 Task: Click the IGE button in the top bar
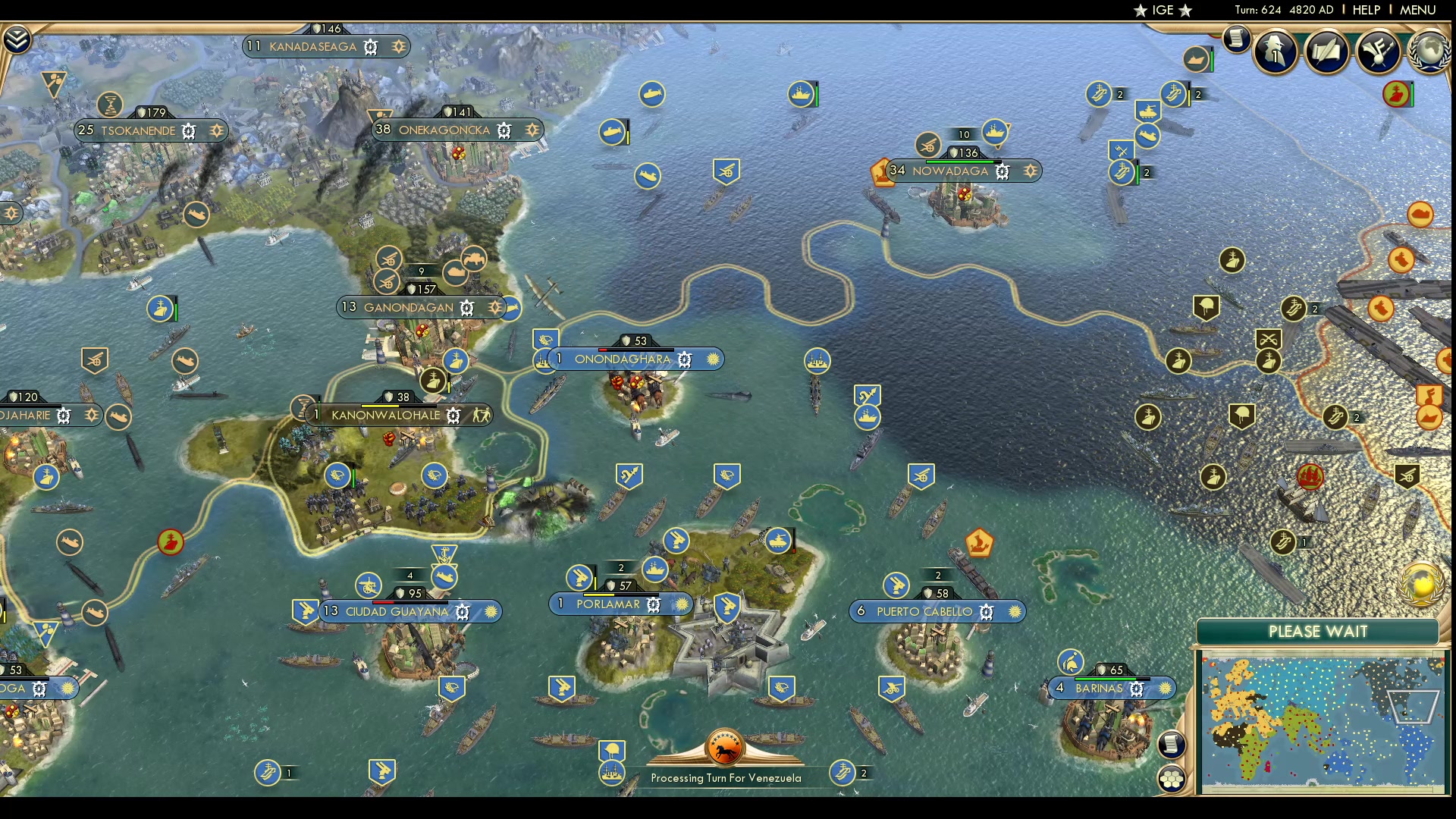coord(1165,10)
